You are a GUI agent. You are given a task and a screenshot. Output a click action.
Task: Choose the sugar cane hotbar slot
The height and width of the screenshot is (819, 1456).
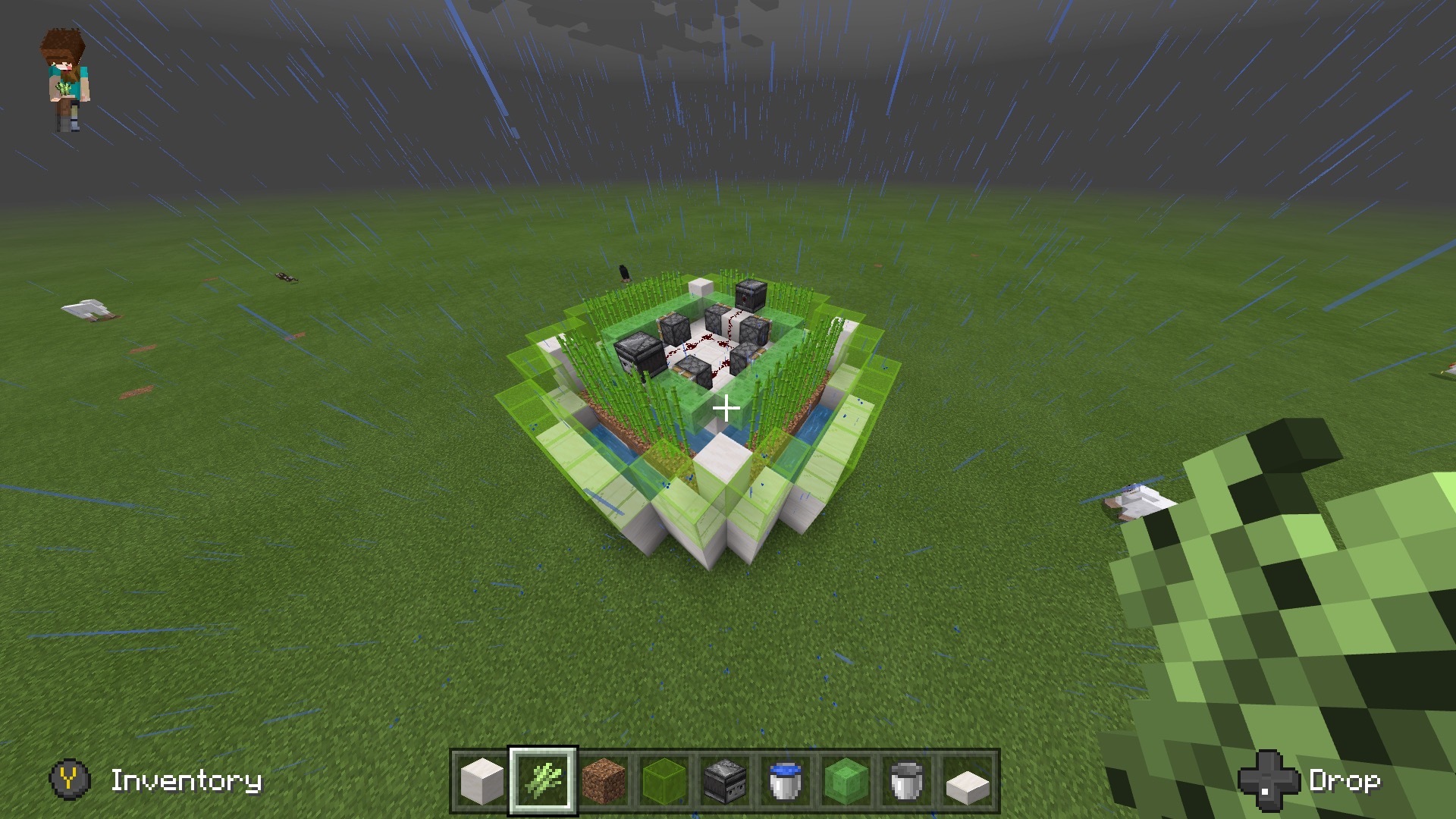(543, 780)
